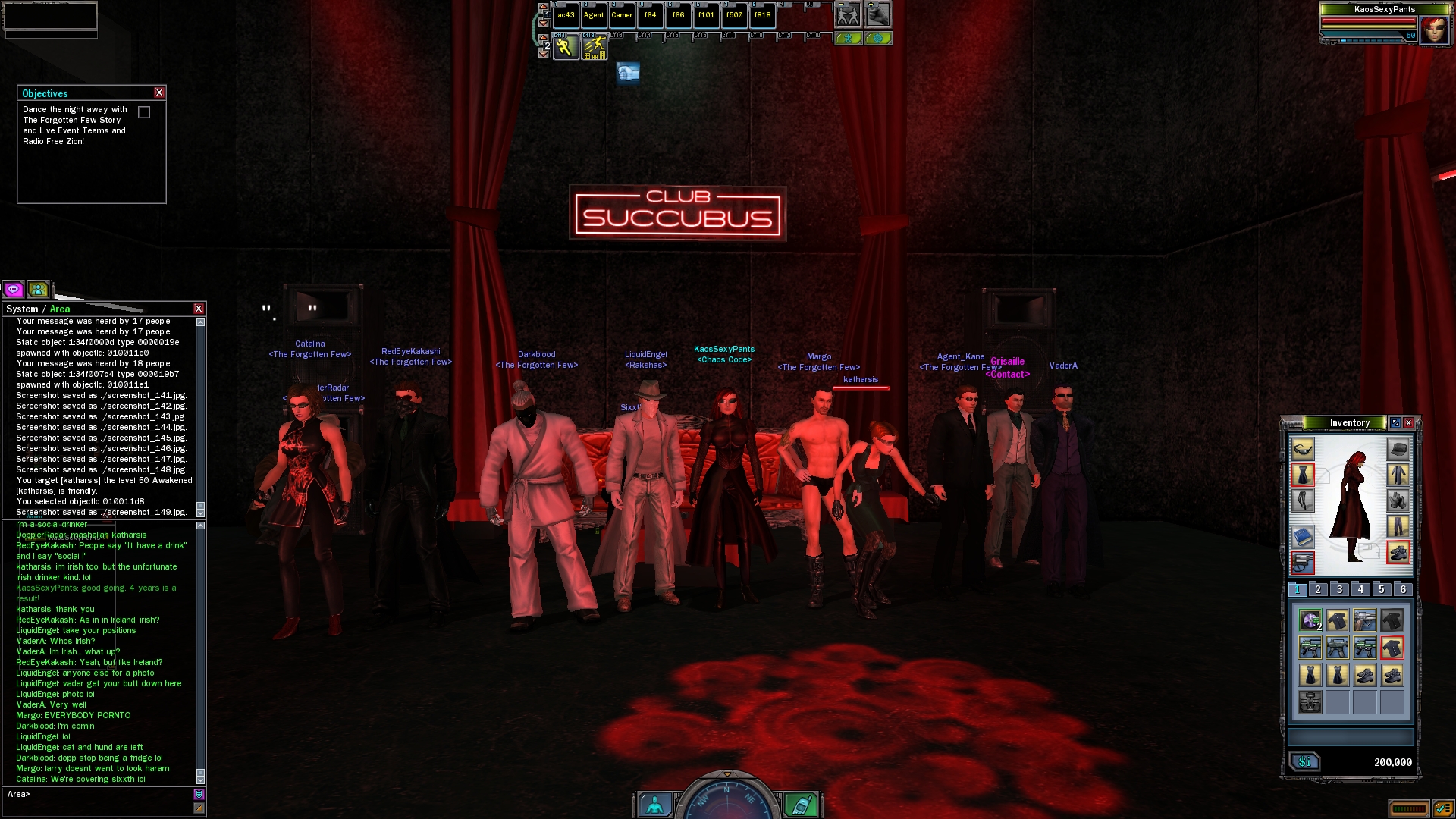Activate the hyper-jump over buildings ability
The height and width of the screenshot is (819, 1456).
click(595, 47)
